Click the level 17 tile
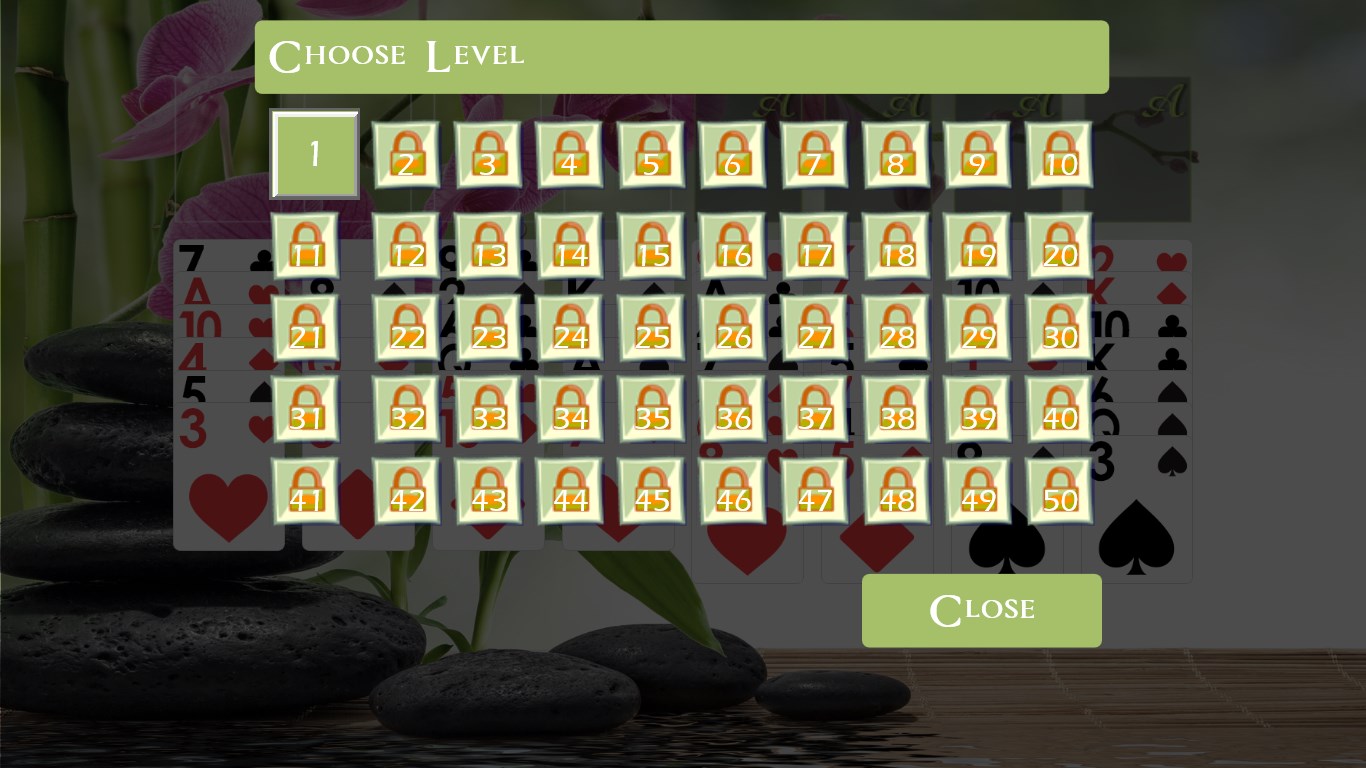This screenshot has width=1366, height=768. coord(814,246)
